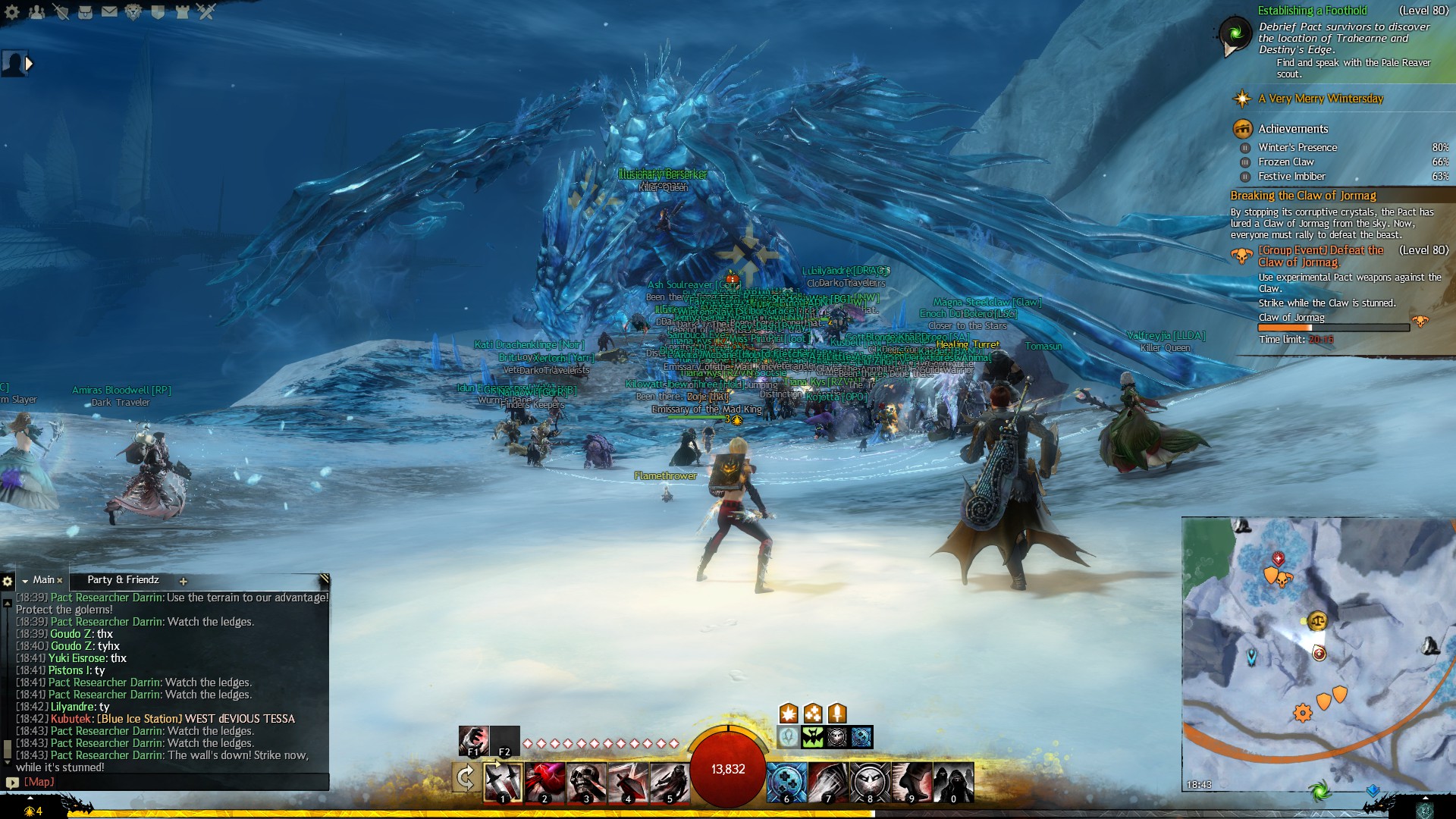Screen dimensions: 1456x819
Task: Swap weapons with the arrow button
Action: coord(466,777)
